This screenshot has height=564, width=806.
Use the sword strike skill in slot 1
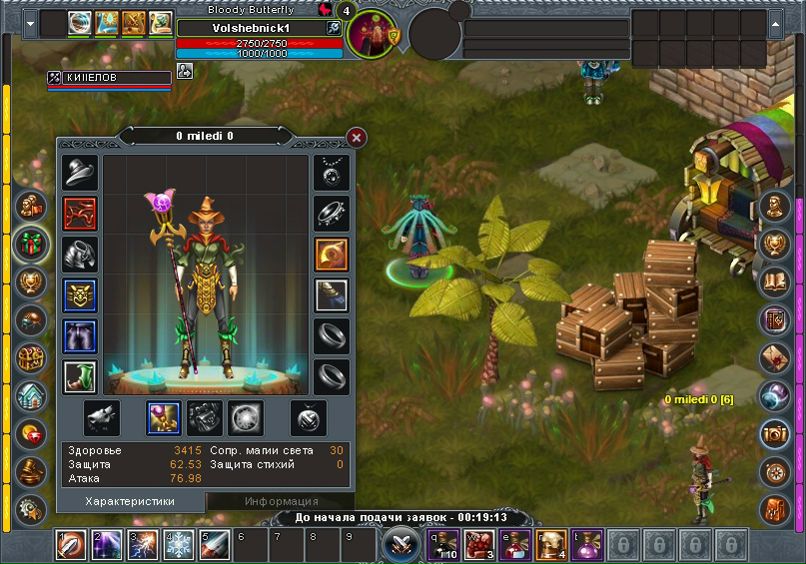[x=71, y=544]
